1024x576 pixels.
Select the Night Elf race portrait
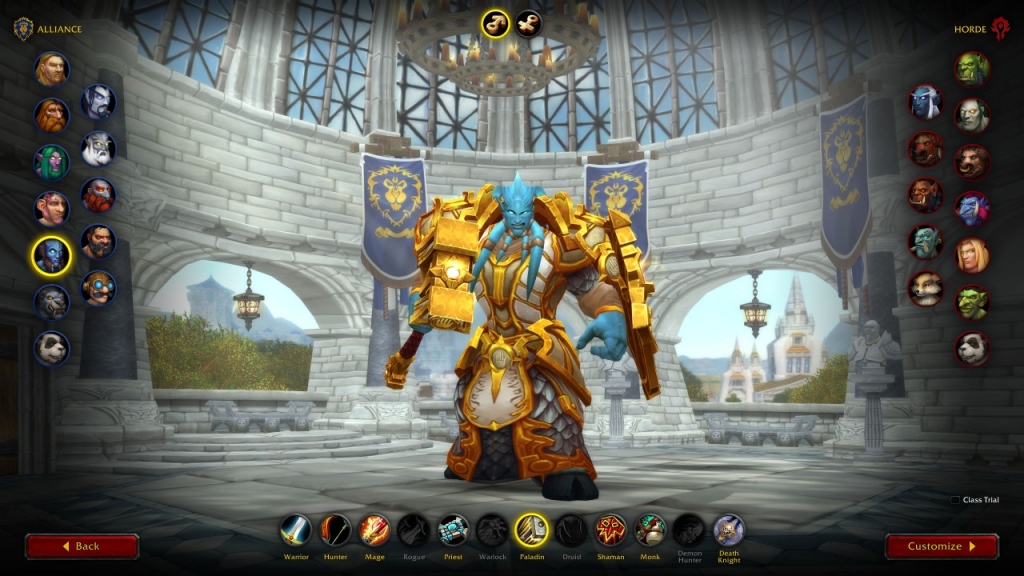(x=51, y=162)
